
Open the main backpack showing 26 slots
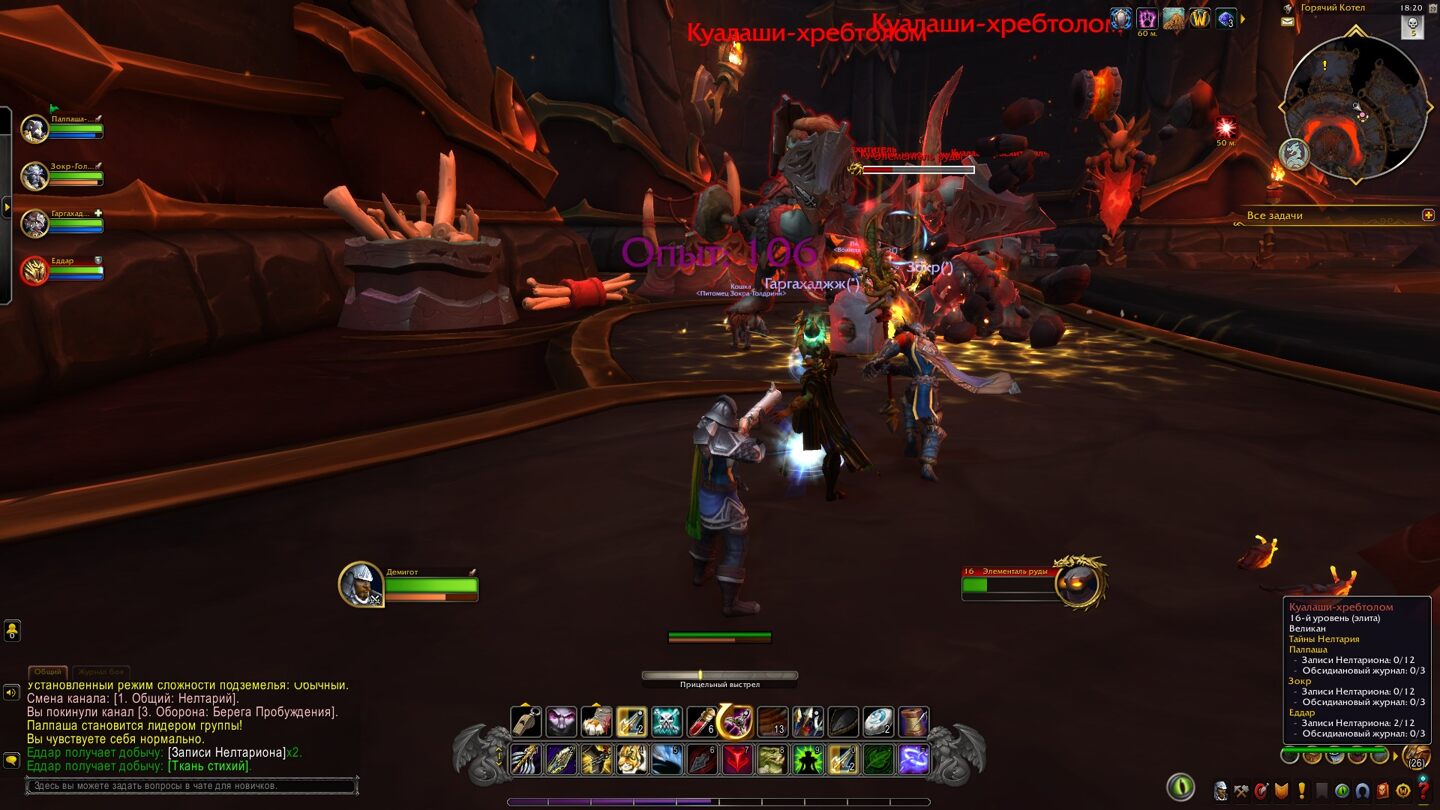(x=1415, y=757)
